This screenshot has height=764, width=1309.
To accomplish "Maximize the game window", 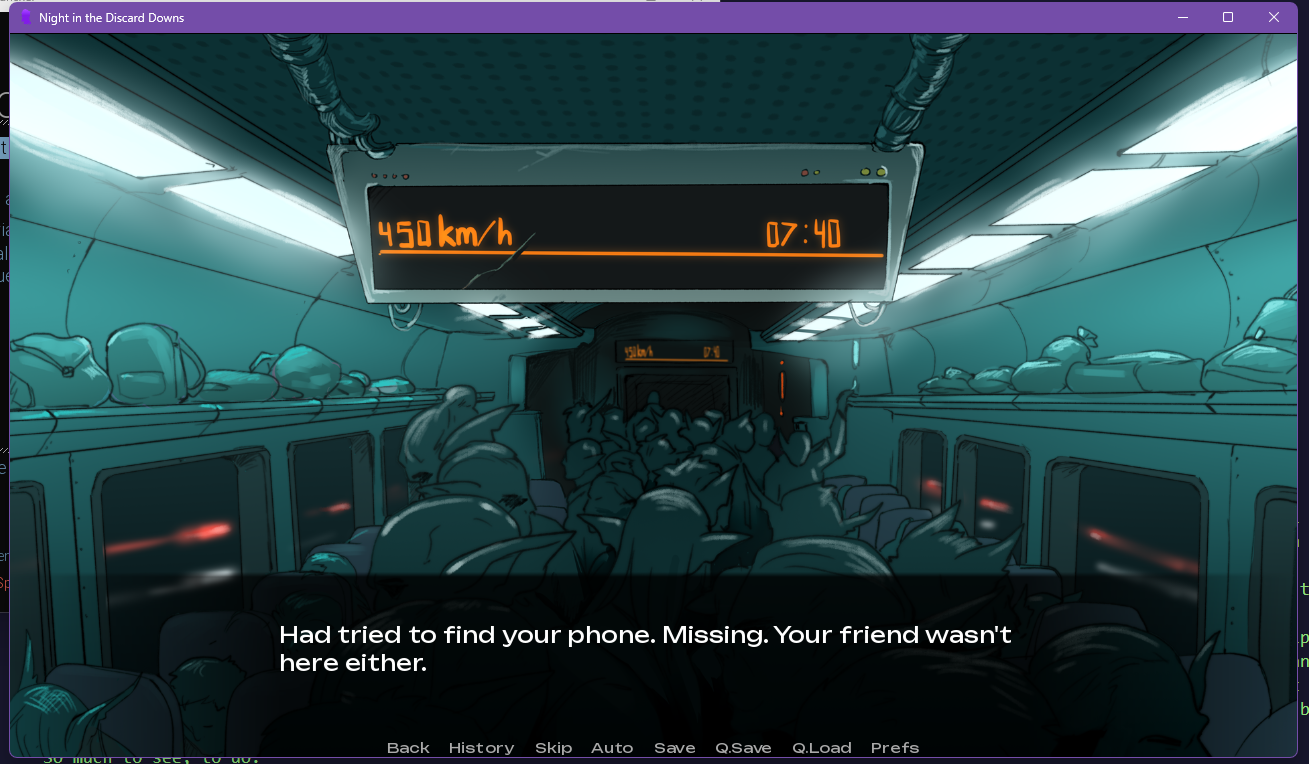I will point(1228,17).
